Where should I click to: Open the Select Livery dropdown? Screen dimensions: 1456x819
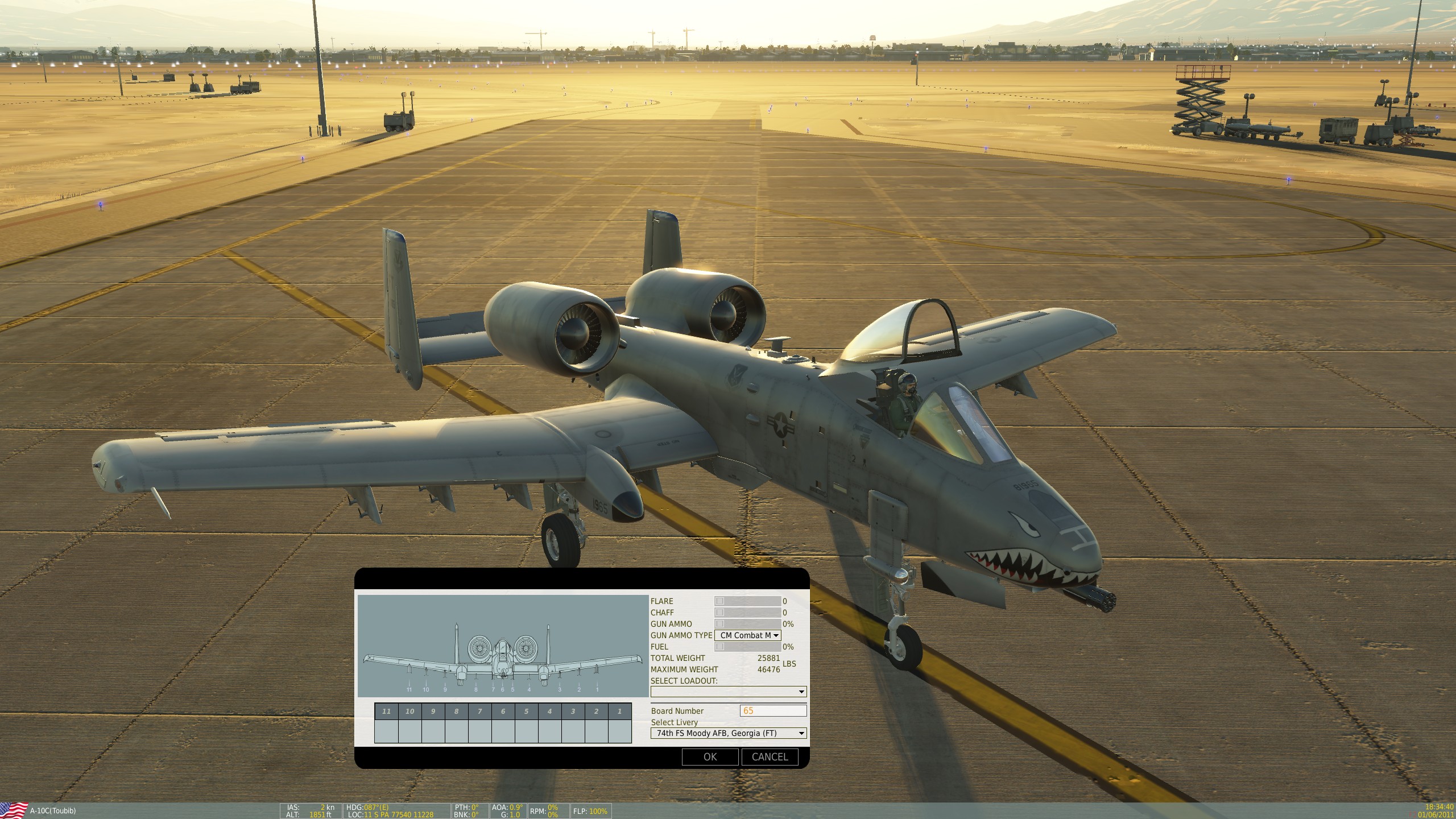tap(729, 733)
